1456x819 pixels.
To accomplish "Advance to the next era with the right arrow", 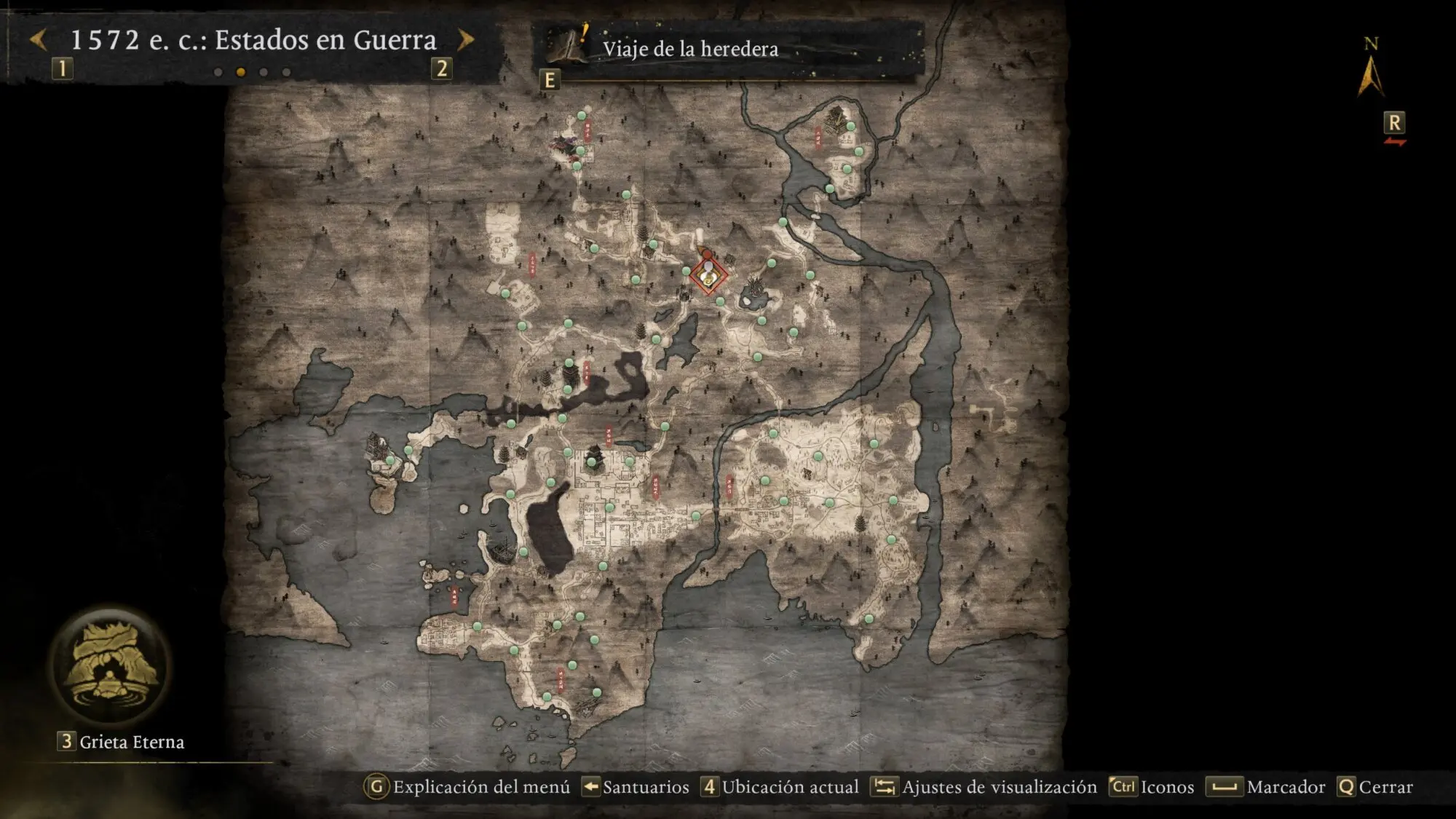I will tap(465, 40).
